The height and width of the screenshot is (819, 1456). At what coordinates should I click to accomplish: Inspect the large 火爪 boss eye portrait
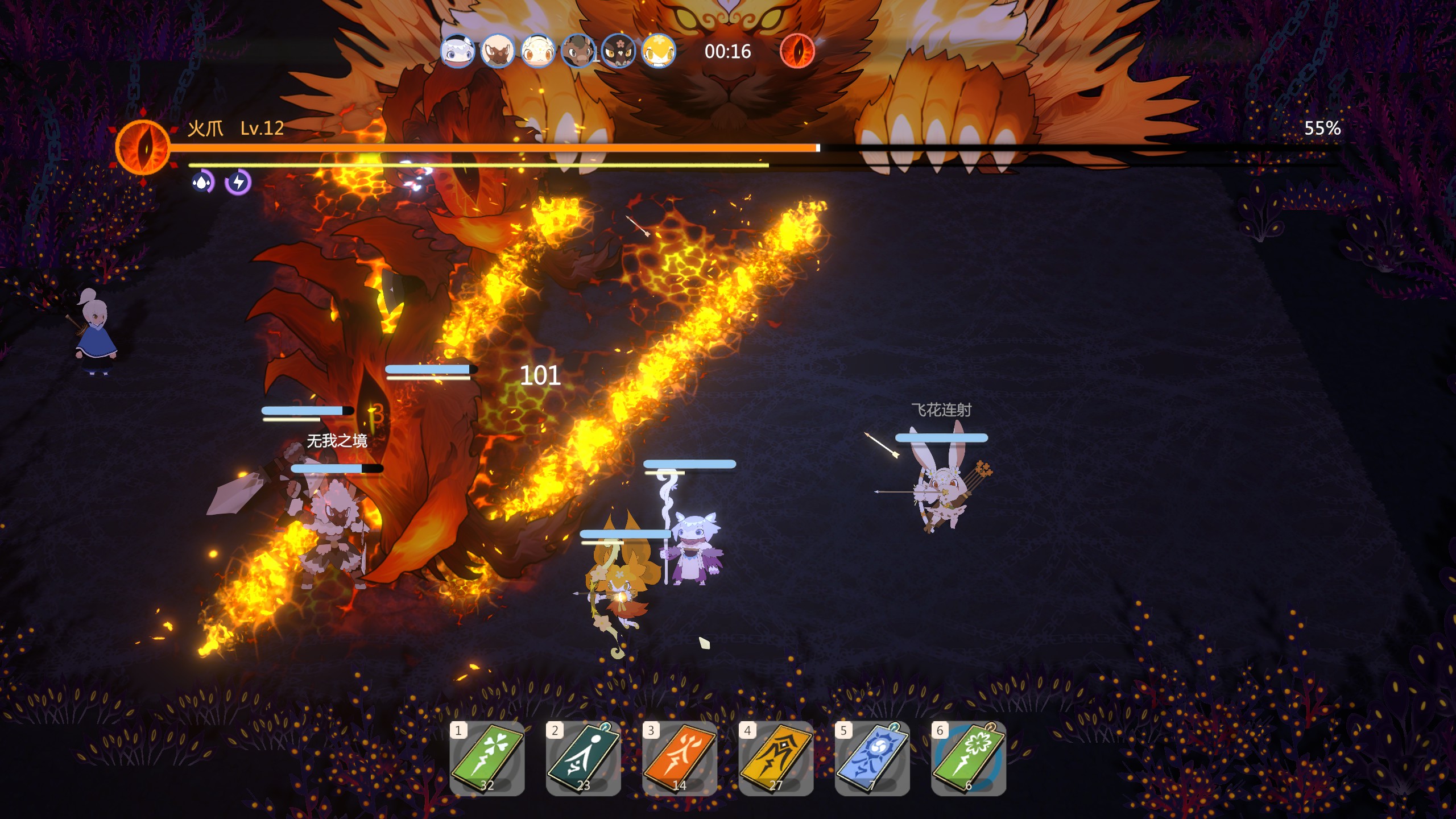tap(143, 147)
